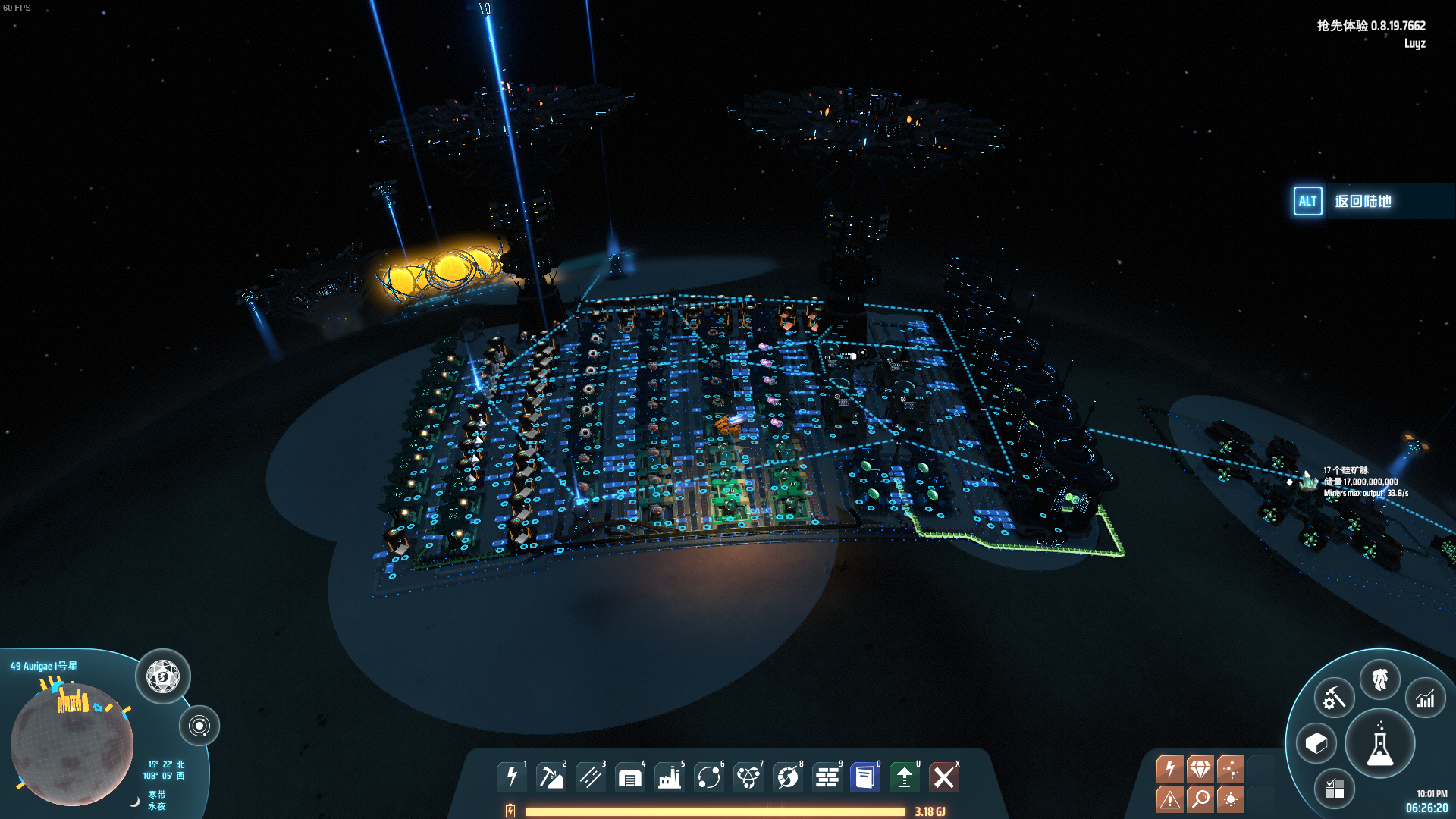Open the logistics transport build category
The width and height of the screenshot is (1456, 819).
coord(709,777)
